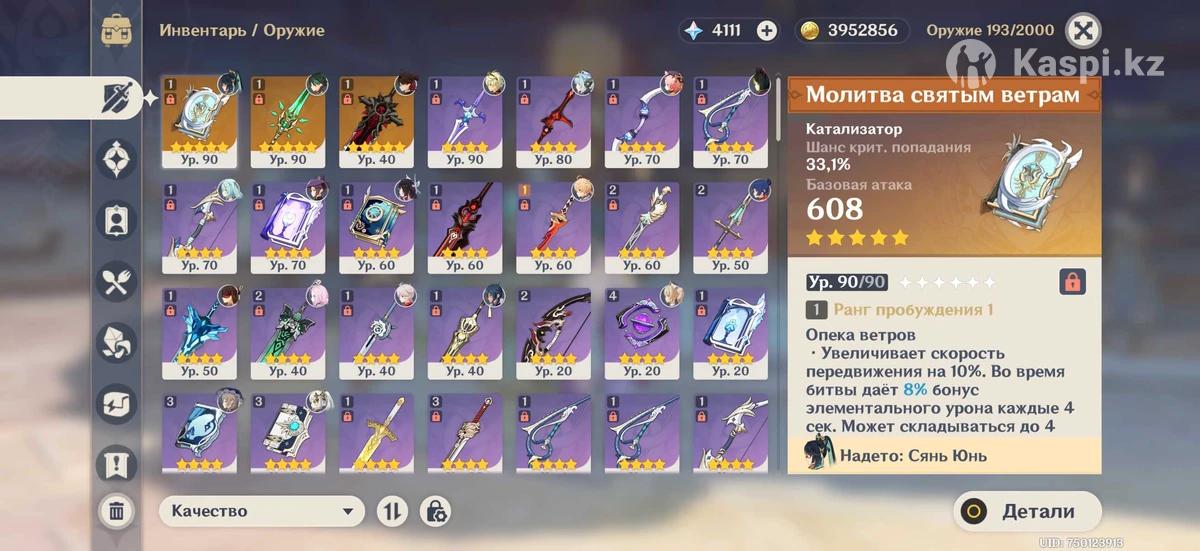The image size is (1200, 551).
Task: Open the Детали weapon details
Action: 1027,512
